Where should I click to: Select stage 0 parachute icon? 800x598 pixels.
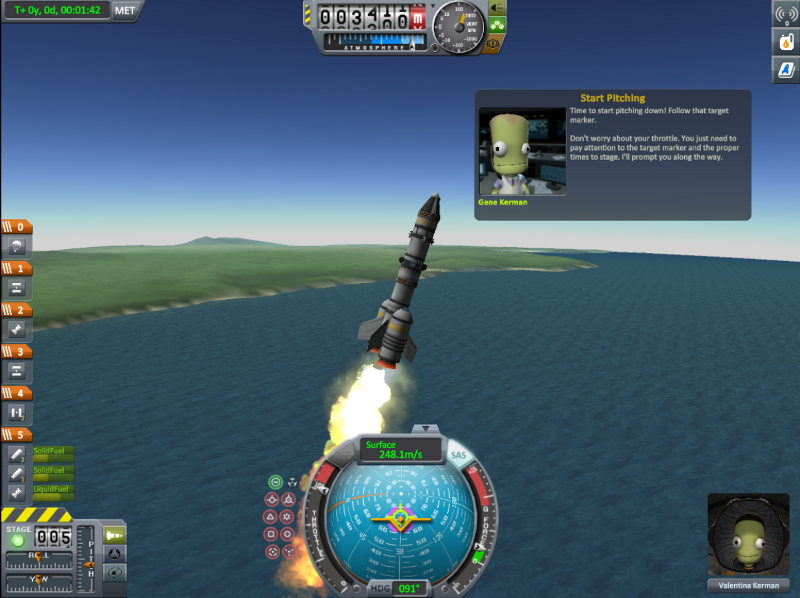tap(17, 247)
